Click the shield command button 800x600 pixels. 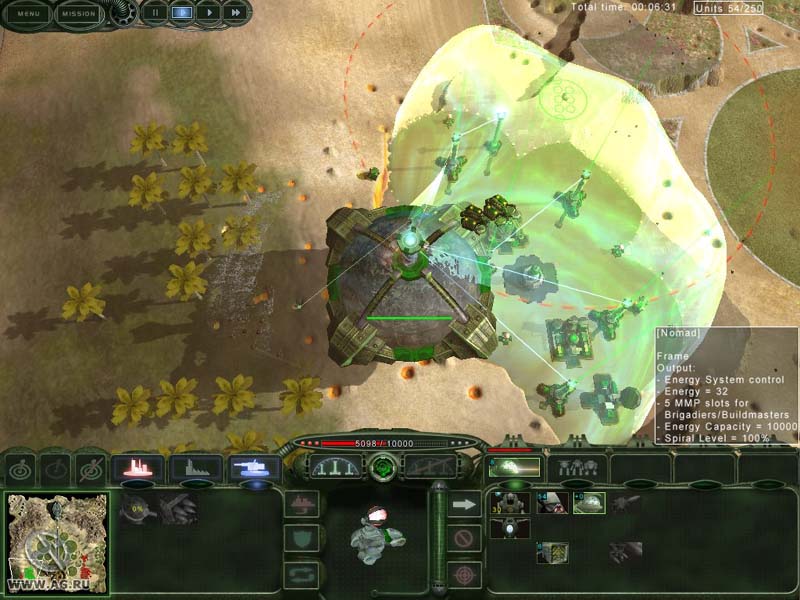click(x=301, y=539)
